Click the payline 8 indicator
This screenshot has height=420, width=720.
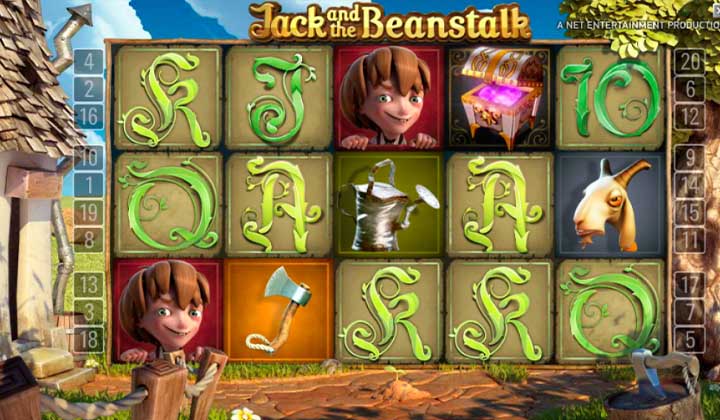89,238
